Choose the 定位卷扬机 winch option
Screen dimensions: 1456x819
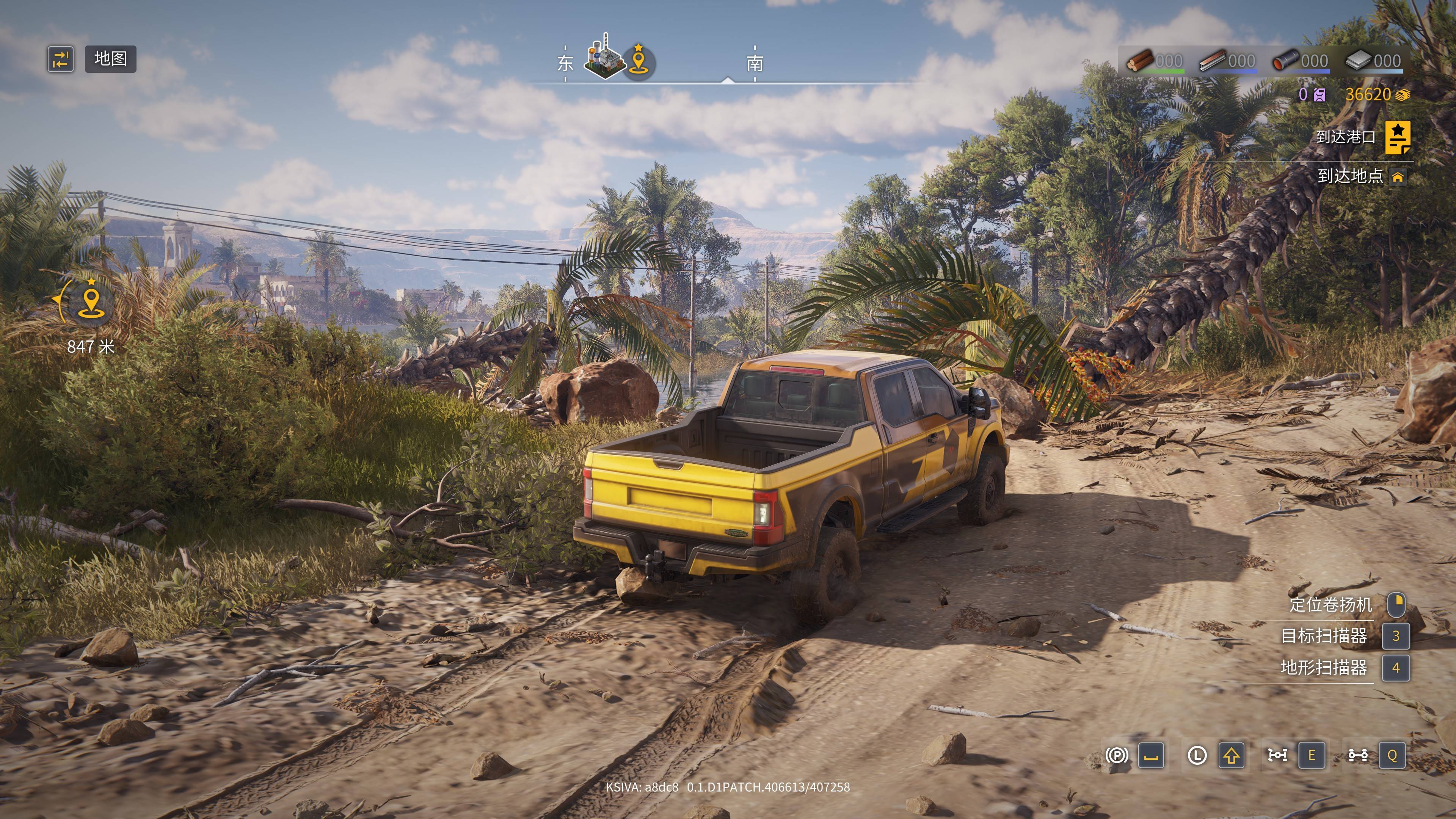(x=1330, y=605)
